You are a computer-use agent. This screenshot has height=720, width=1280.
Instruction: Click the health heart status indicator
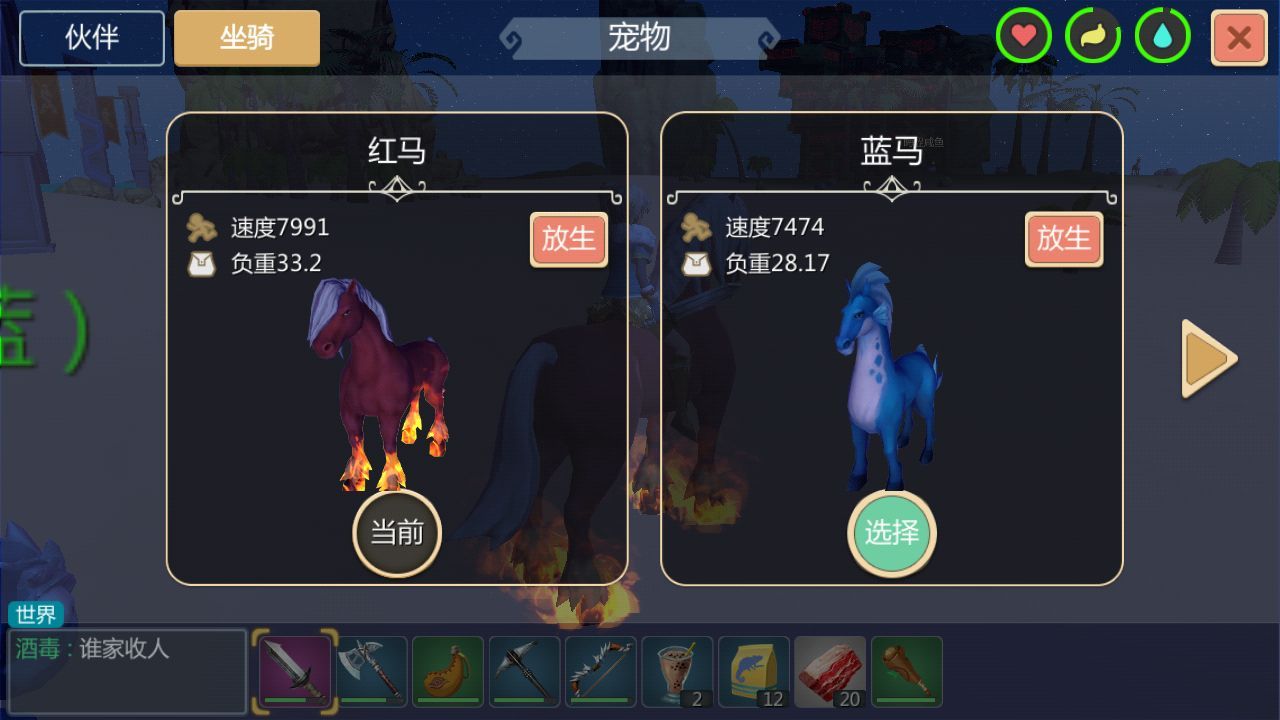click(x=1024, y=38)
